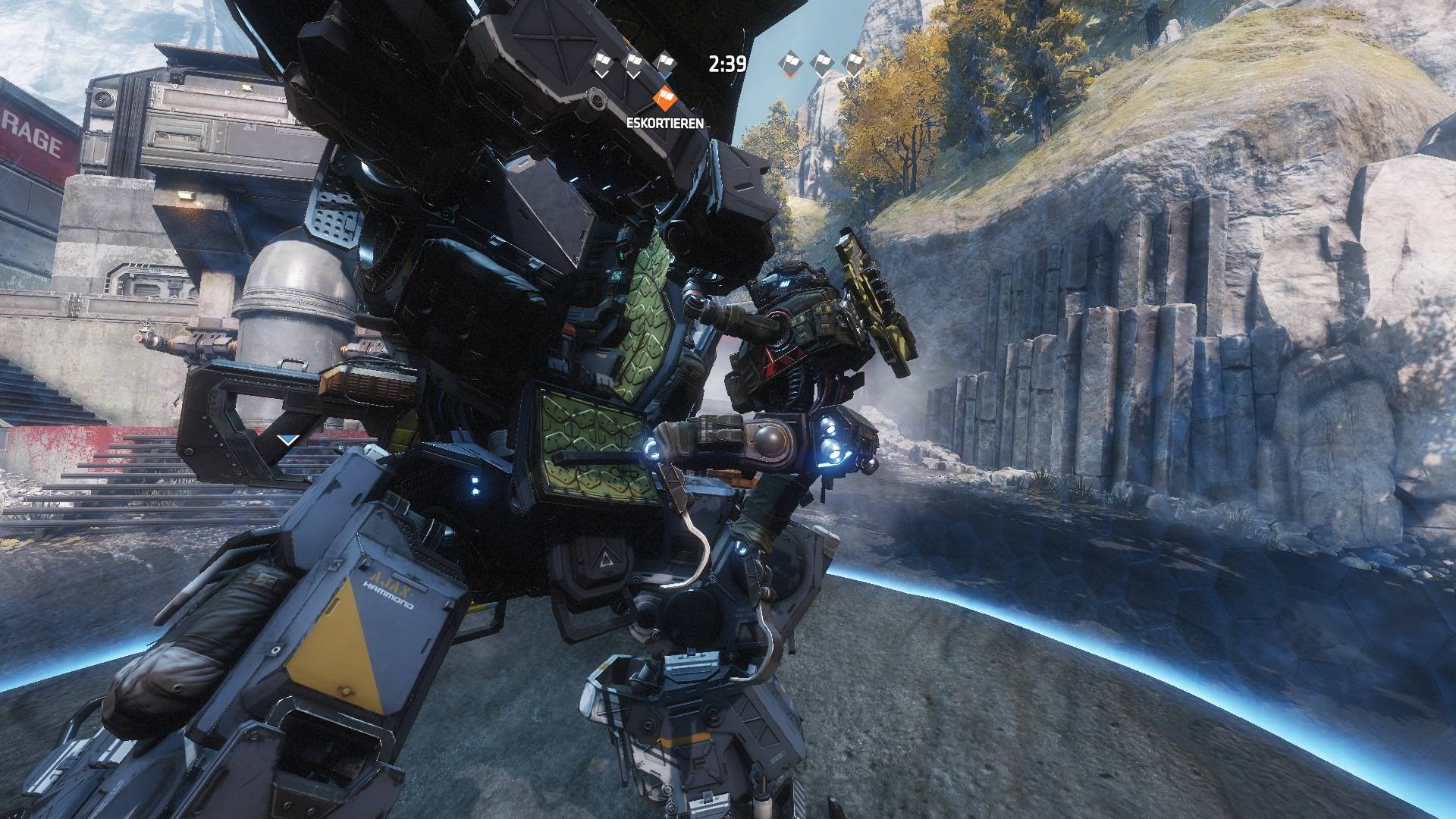Select the flag icon with blue underline
The image size is (1456, 819).
(x=664, y=64)
